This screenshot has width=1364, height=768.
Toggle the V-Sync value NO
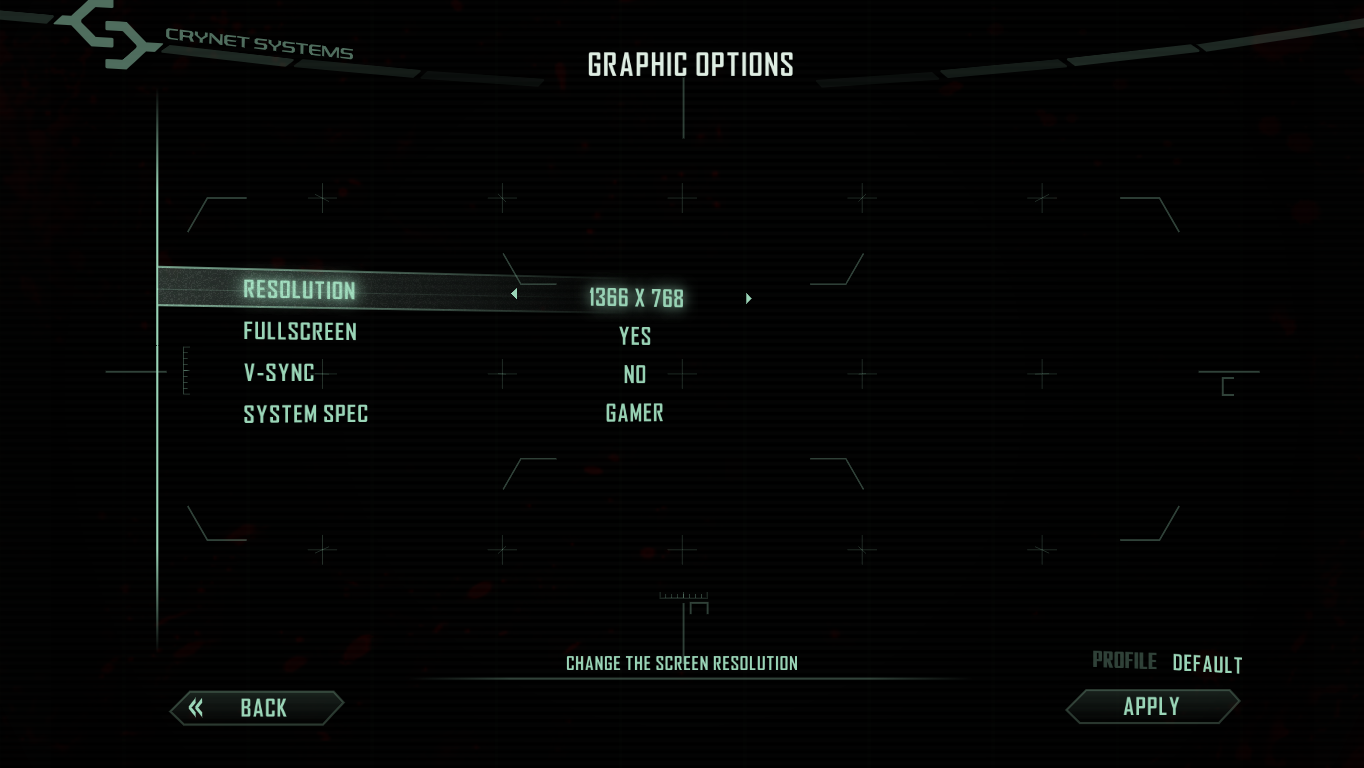pyautogui.click(x=635, y=374)
